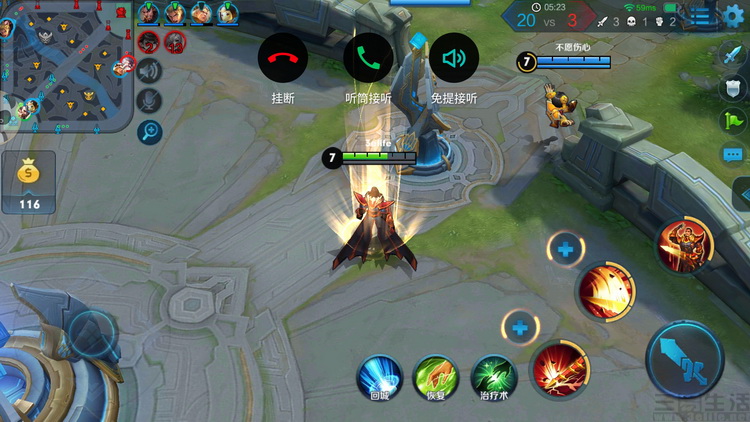Cast the Heal spell (治疗术)
Image resolution: width=750 pixels, height=422 pixels.
(x=493, y=378)
